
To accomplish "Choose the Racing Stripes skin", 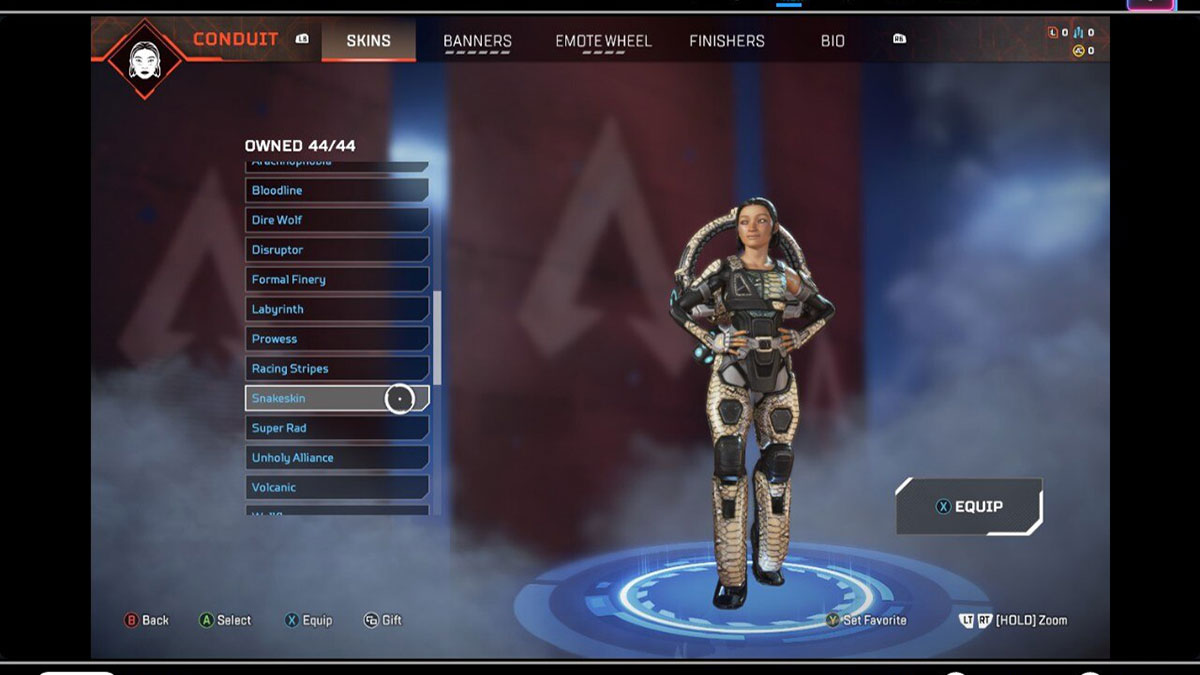I will coord(336,369).
